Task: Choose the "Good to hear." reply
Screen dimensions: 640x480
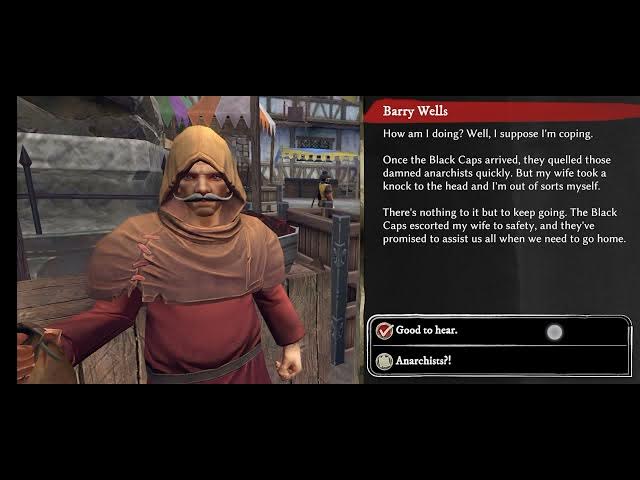Action: 427,331
